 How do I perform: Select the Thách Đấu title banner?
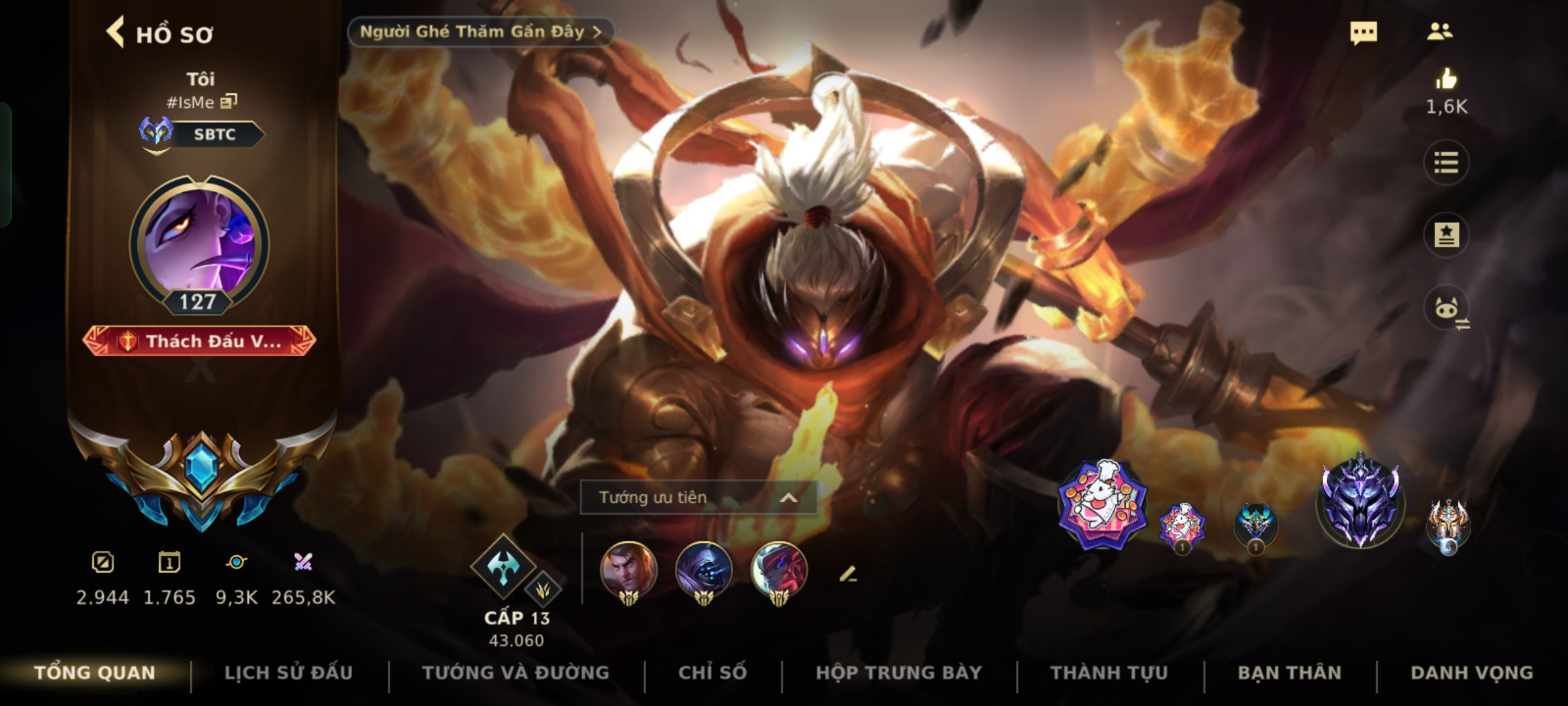pyautogui.click(x=199, y=341)
